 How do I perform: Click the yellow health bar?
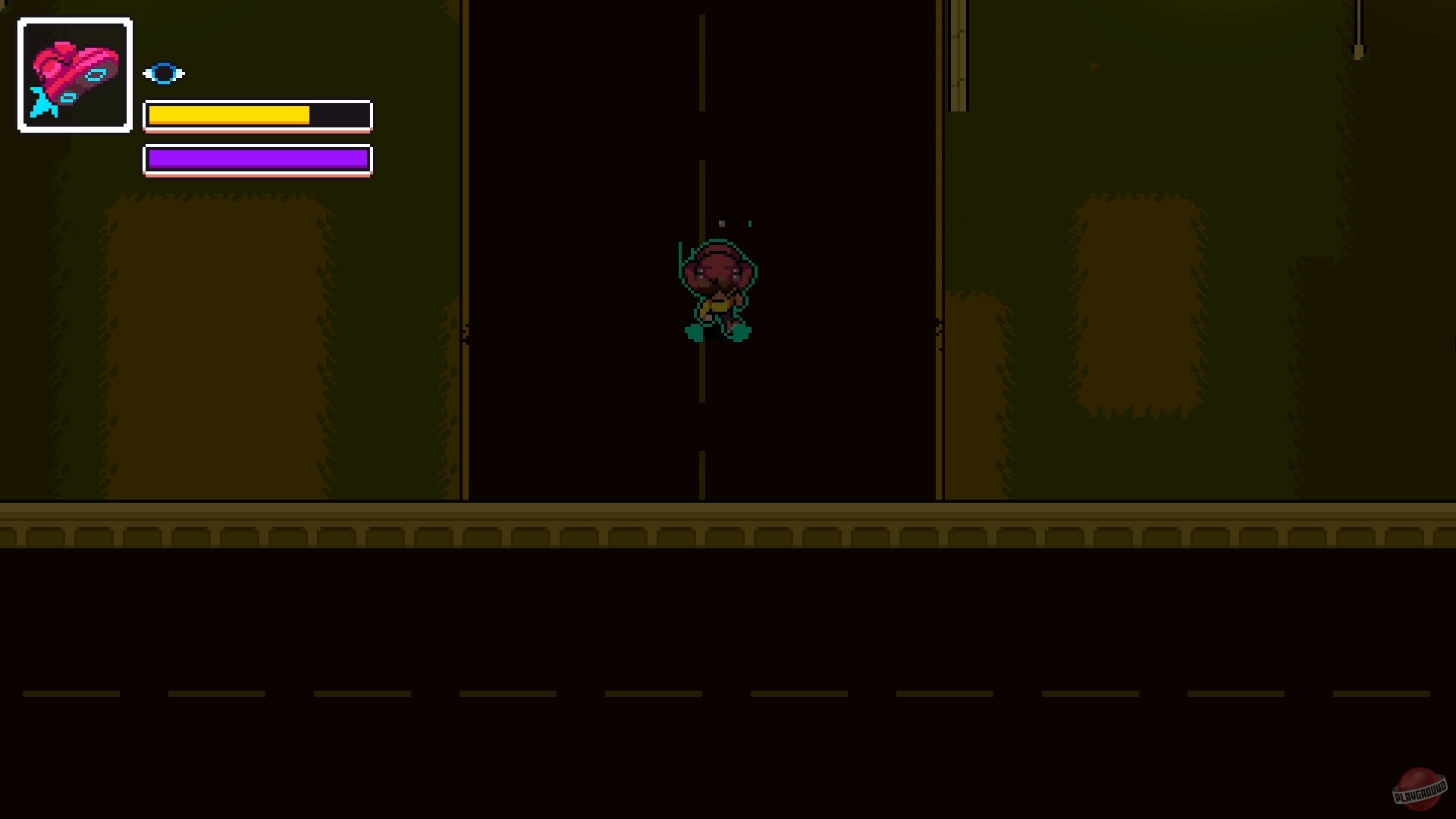[227, 115]
